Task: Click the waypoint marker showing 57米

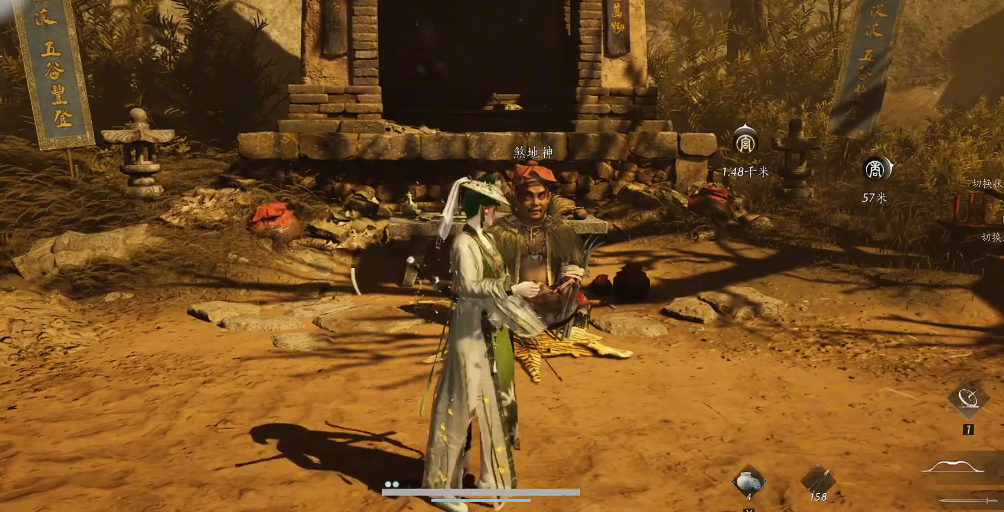Action: [x=877, y=169]
